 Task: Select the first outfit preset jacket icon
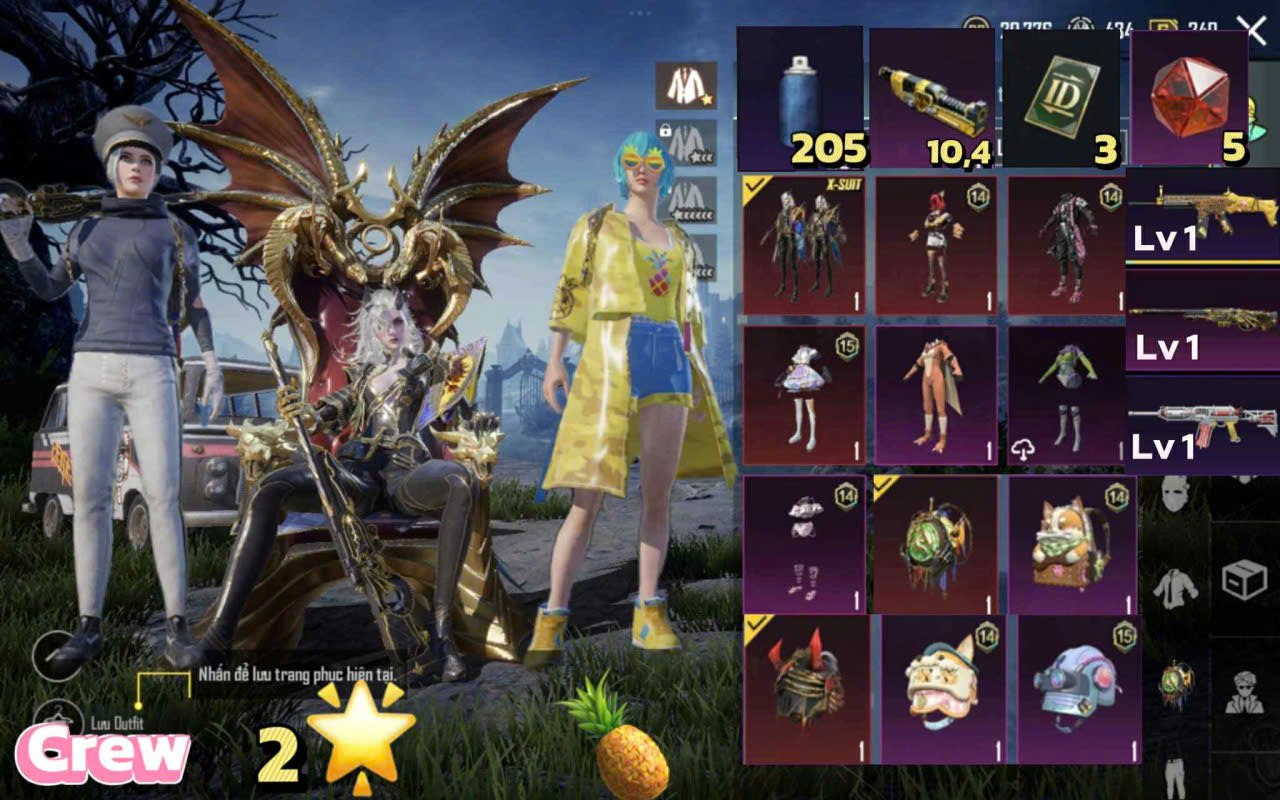(x=686, y=86)
